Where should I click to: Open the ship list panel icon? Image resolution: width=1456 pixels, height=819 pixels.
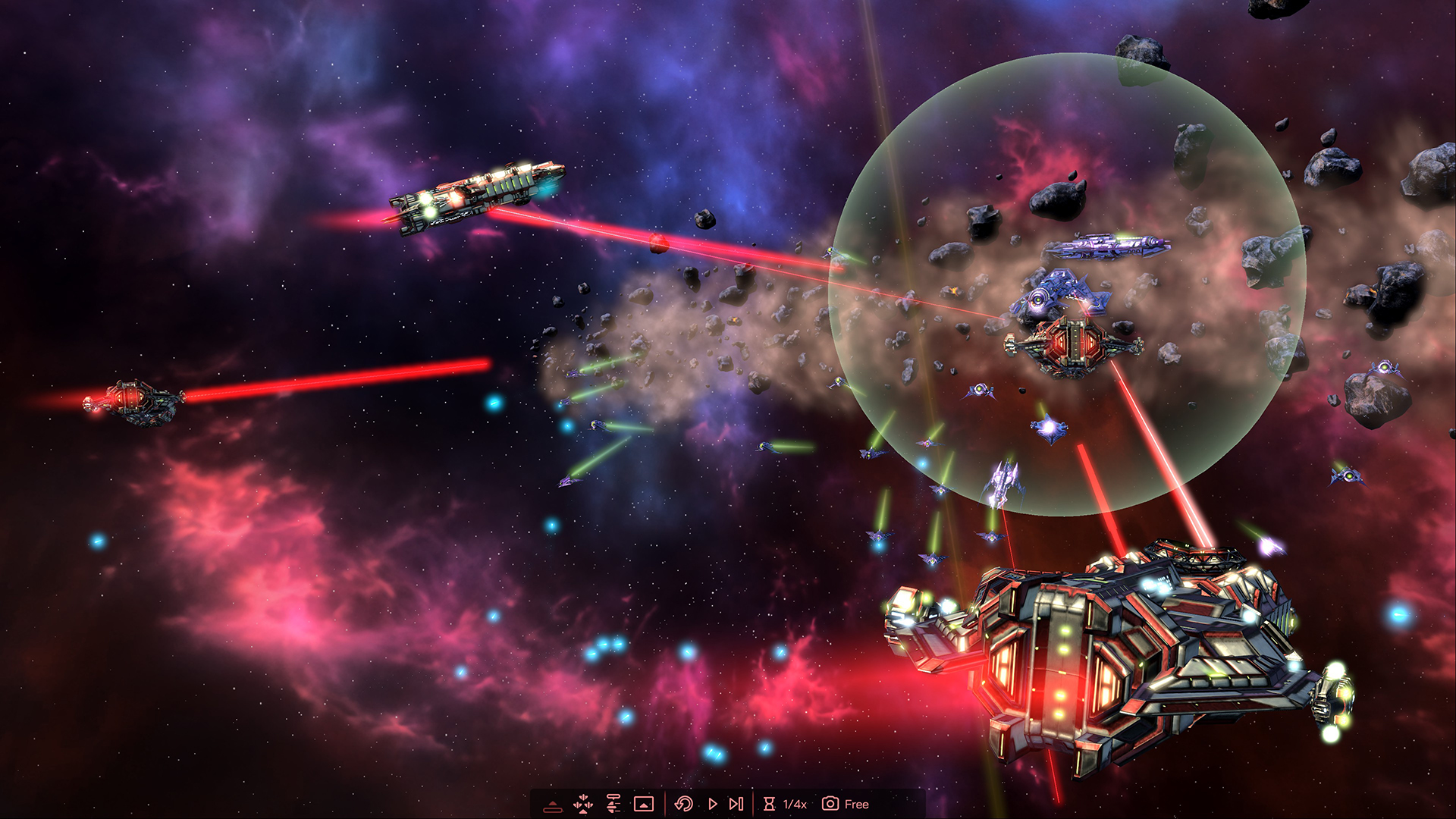(x=613, y=804)
